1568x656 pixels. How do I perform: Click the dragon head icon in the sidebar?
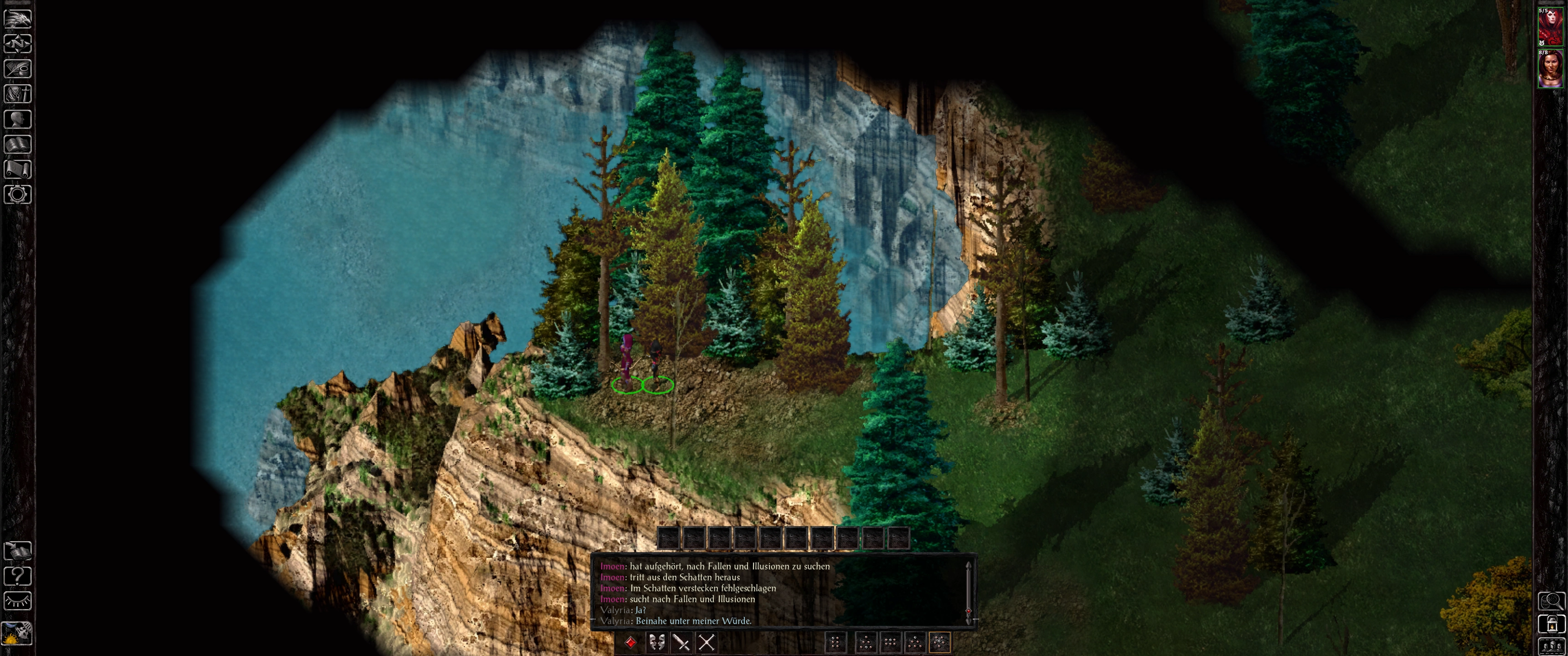pyautogui.click(x=18, y=18)
